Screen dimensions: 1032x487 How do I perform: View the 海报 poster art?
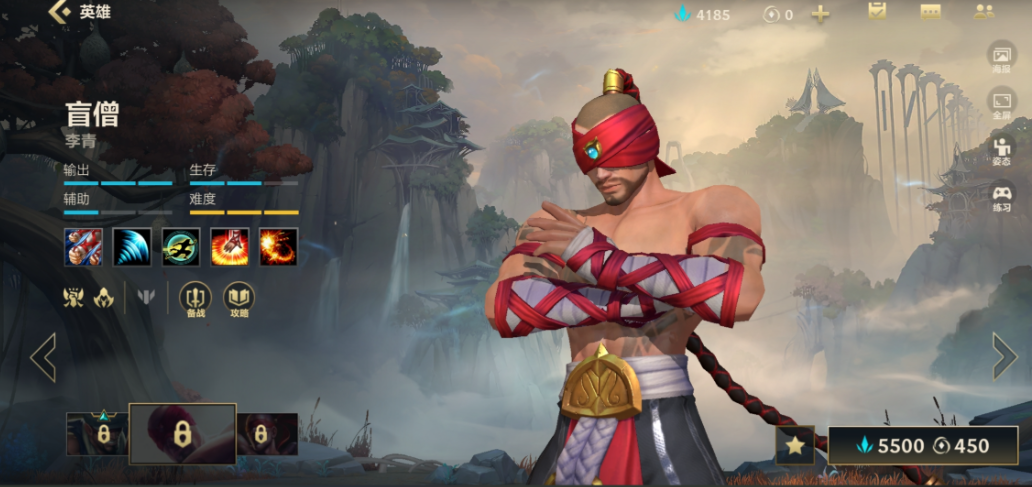[1001, 58]
